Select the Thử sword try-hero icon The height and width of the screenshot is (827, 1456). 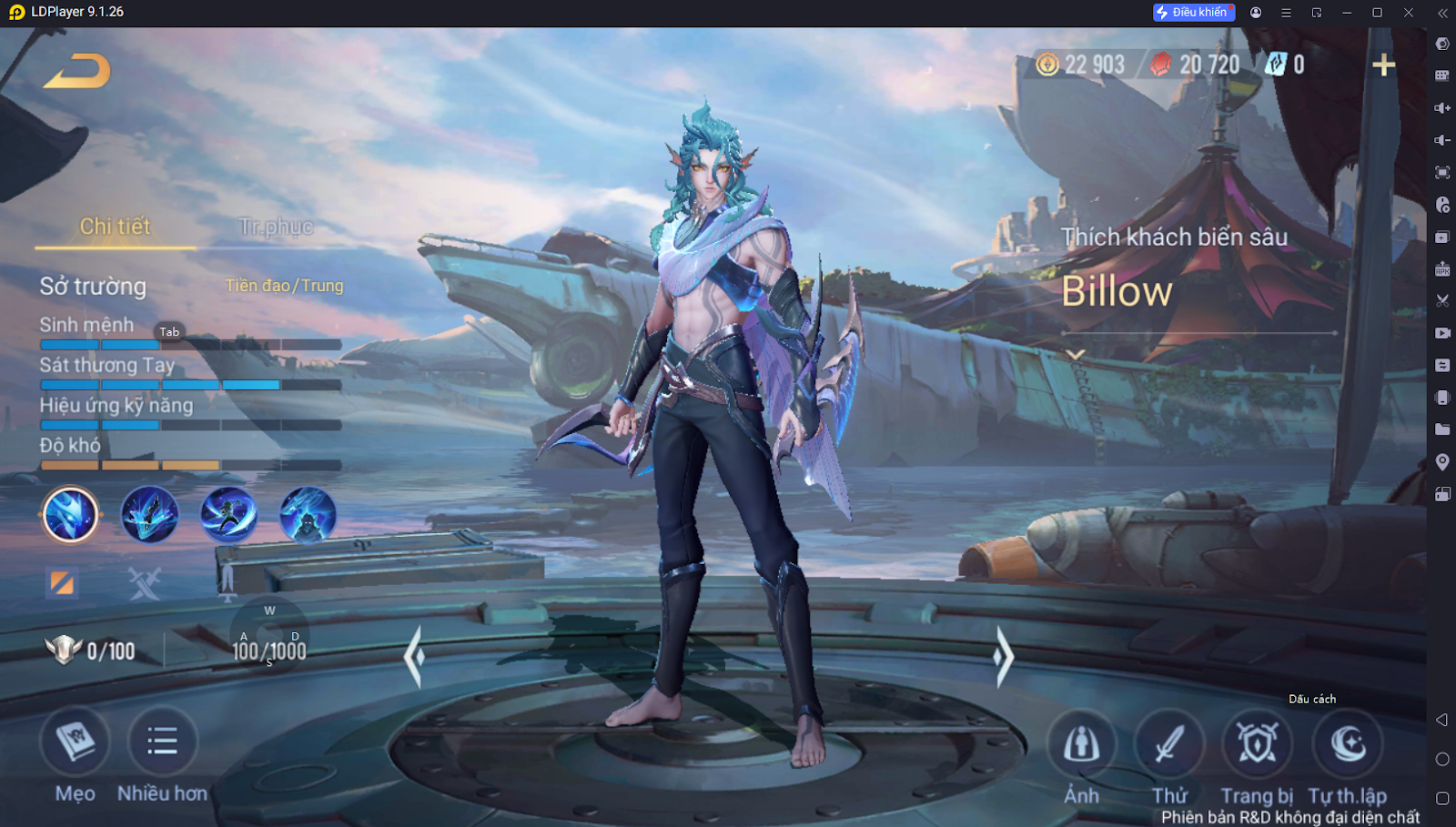pos(1168,744)
